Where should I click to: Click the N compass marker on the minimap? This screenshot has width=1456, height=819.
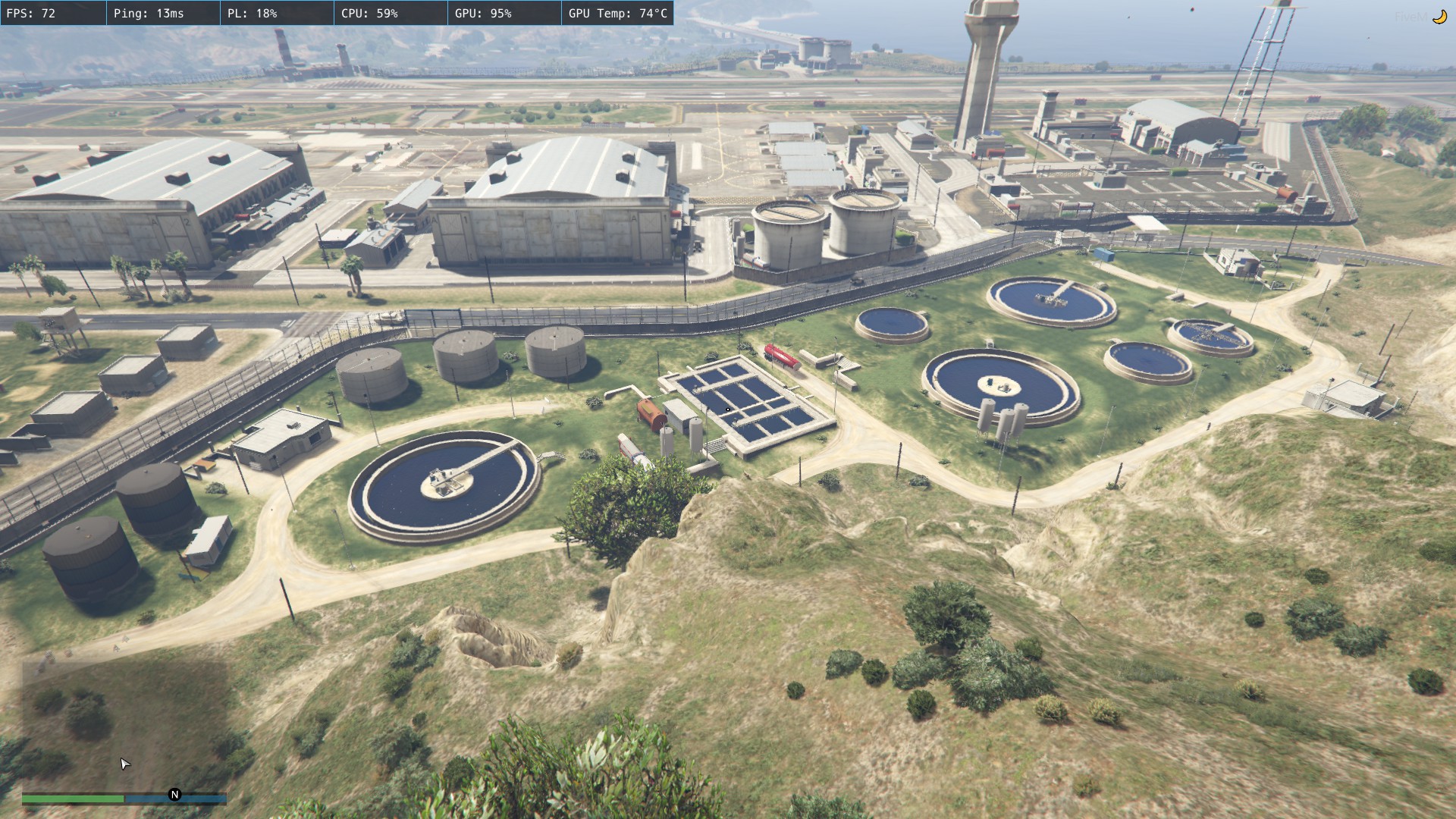click(x=174, y=795)
